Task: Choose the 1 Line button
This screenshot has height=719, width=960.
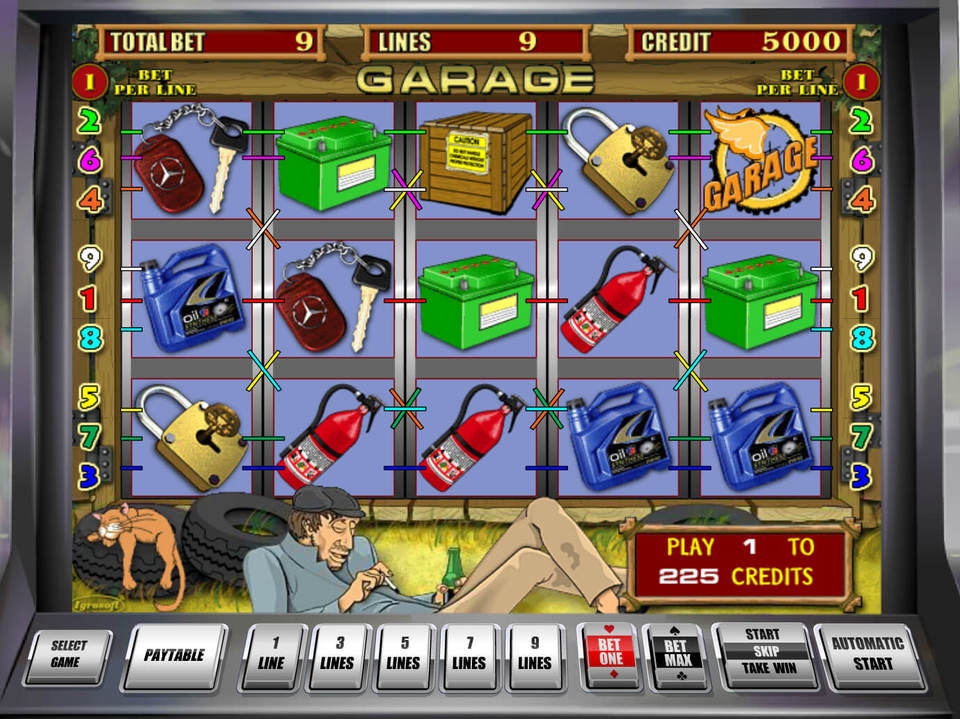Action: pyautogui.click(x=273, y=656)
